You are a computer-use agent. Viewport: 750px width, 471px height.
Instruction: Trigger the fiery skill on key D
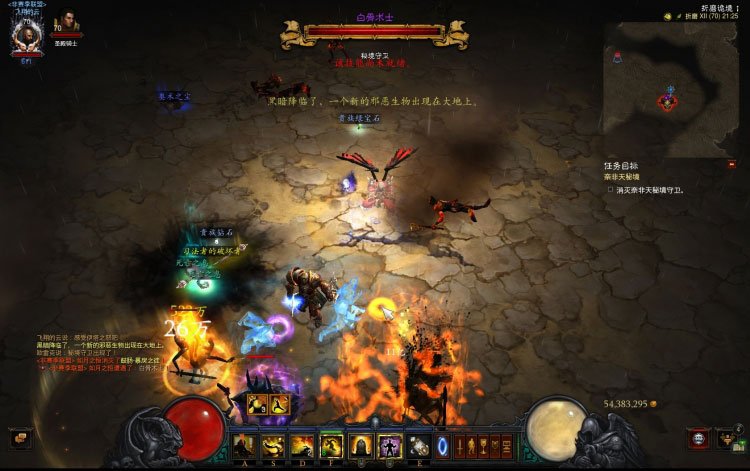(301, 446)
